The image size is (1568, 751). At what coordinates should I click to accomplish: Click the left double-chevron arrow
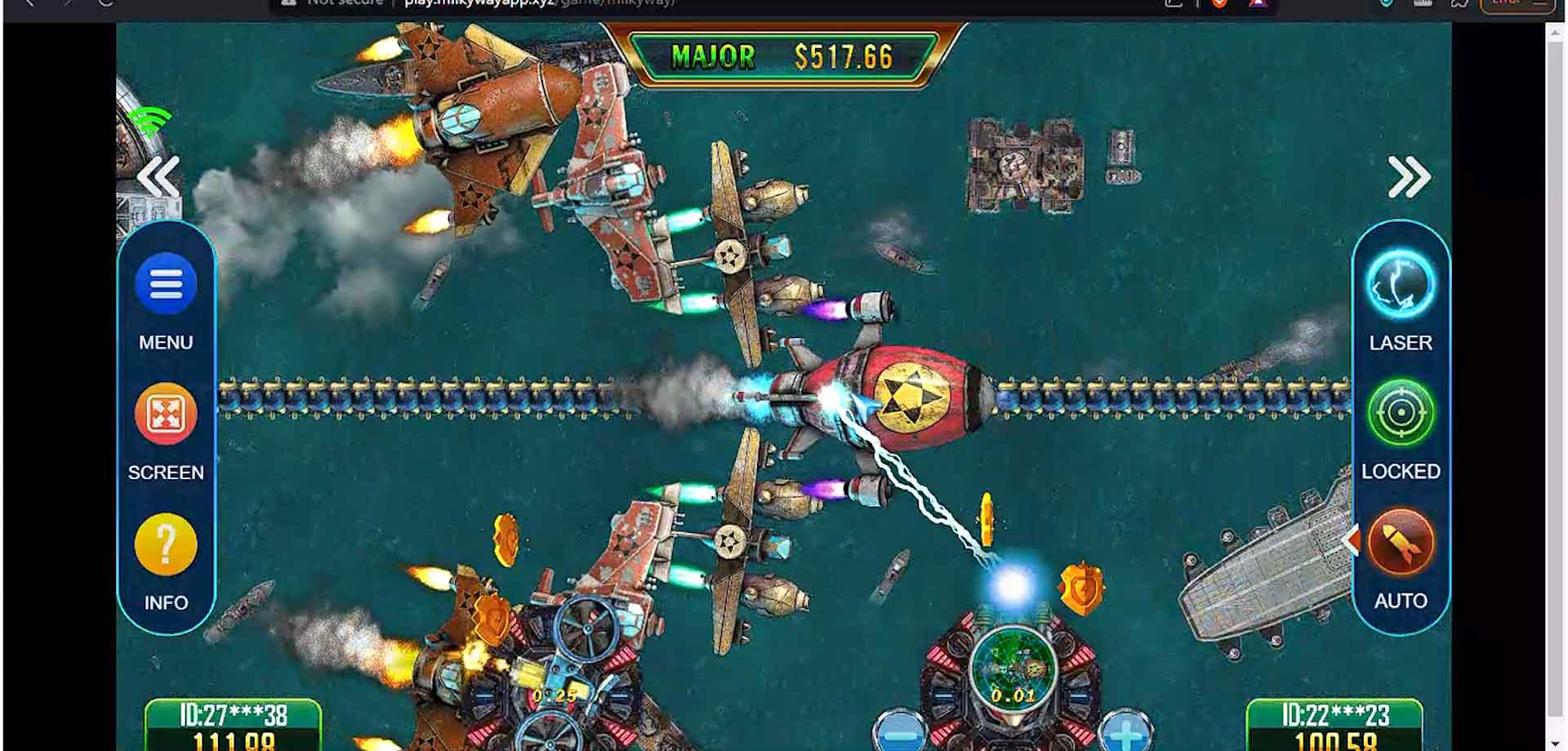click(x=158, y=177)
